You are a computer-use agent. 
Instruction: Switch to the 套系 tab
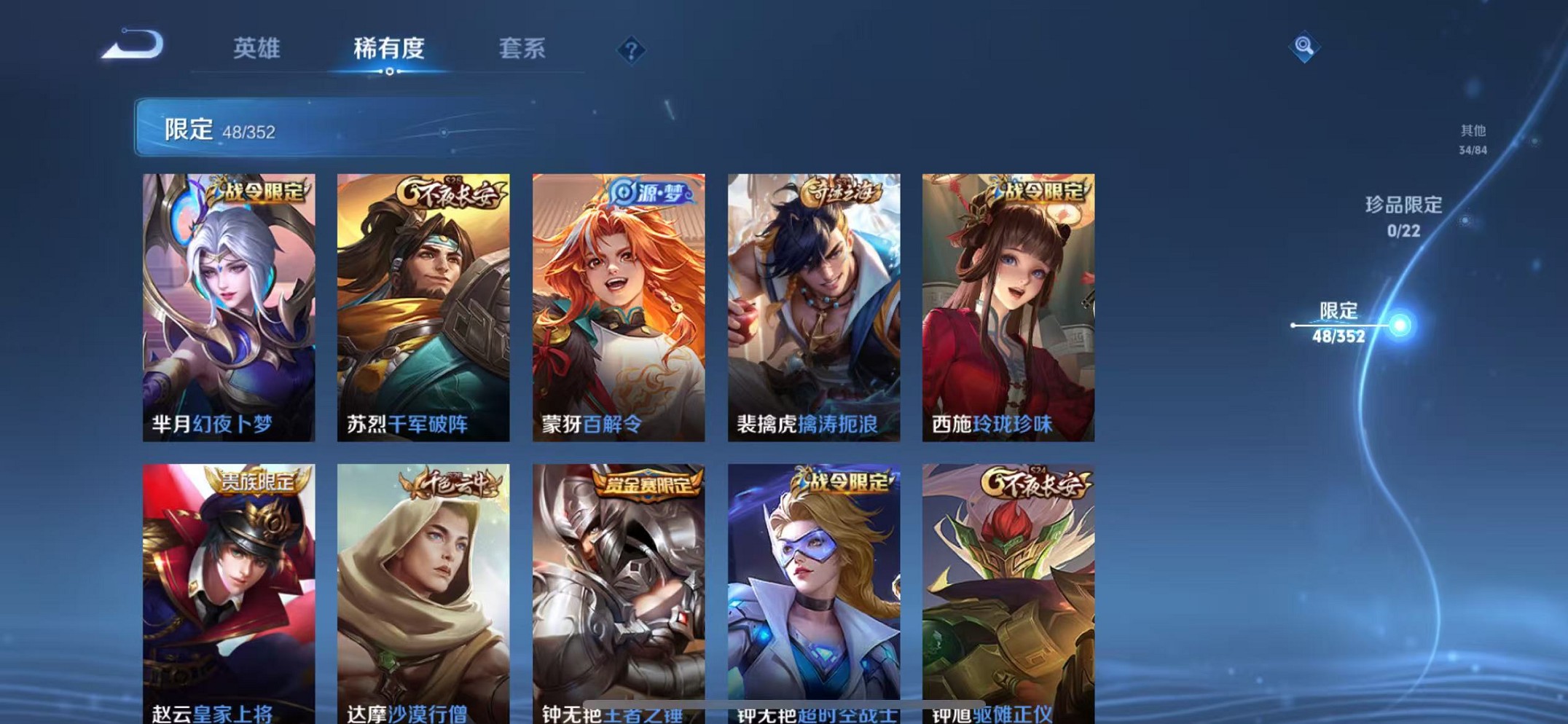click(x=522, y=49)
